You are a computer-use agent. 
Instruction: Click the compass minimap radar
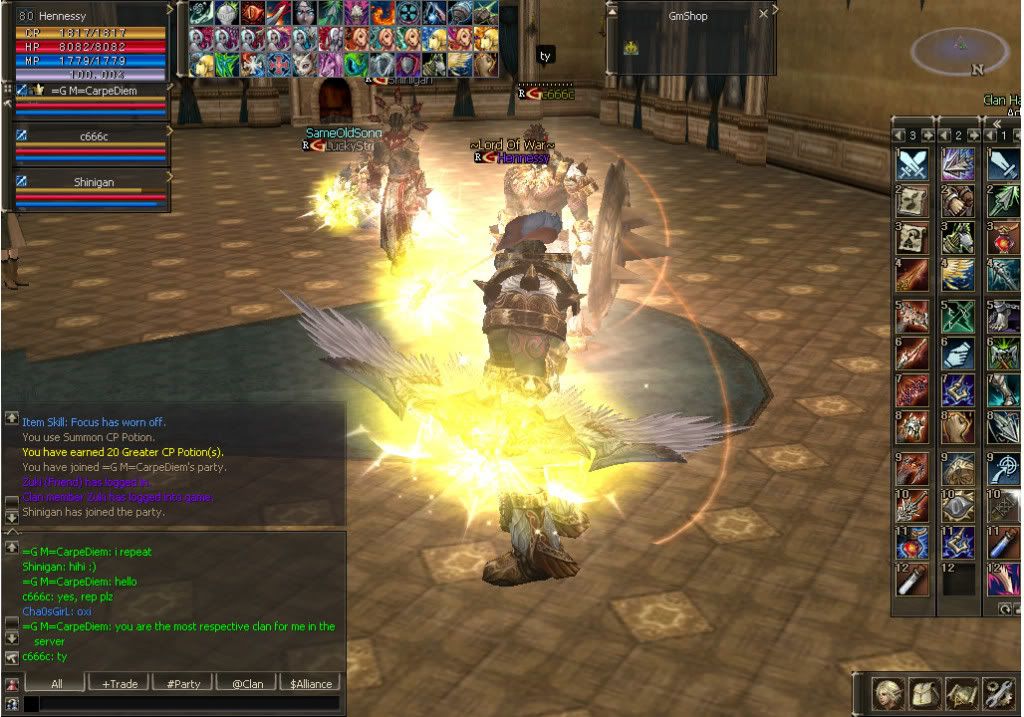click(959, 50)
